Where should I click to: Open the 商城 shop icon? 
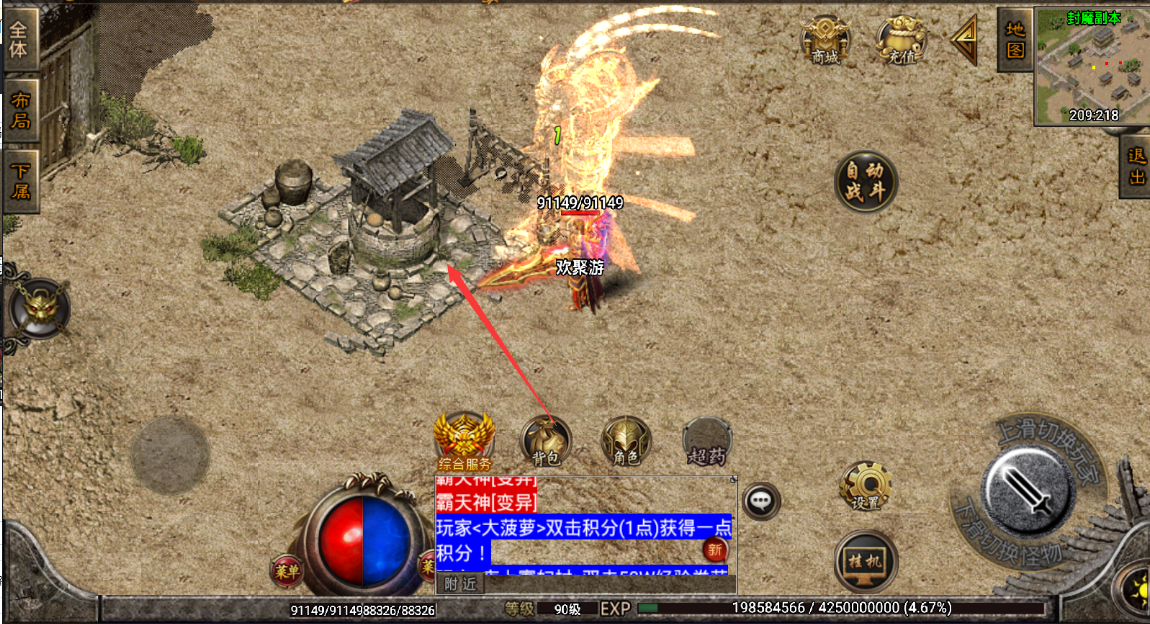tap(825, 41)
